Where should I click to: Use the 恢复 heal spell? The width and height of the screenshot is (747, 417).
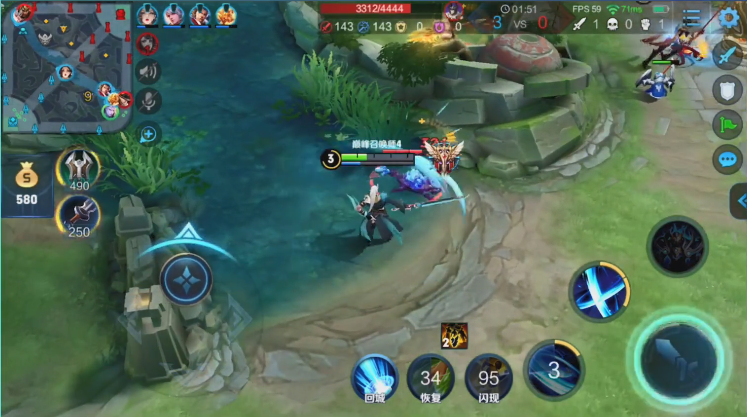(x=431, y=378)
